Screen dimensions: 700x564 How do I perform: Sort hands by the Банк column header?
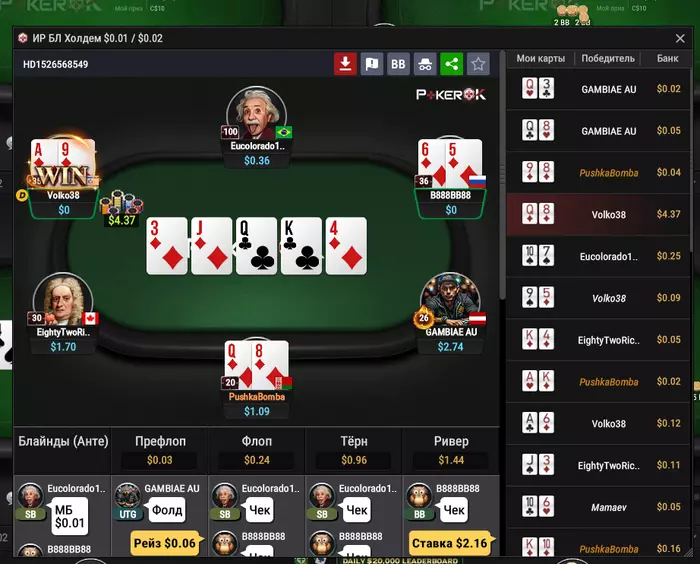(667, 59)
